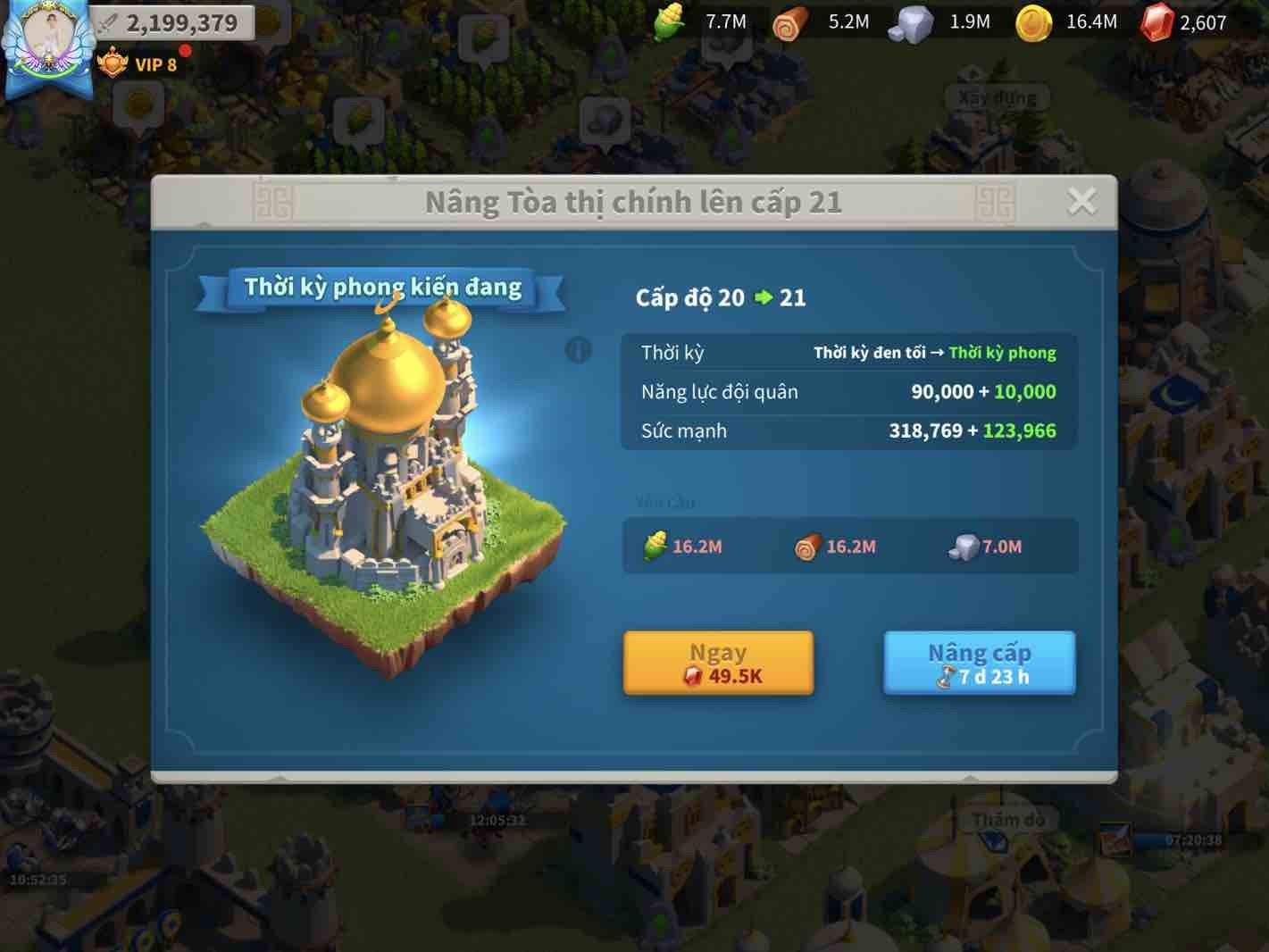The image size is (1269, 952).
Task: Select the gold coin resource icon
Action: [x=1033, y=22]
